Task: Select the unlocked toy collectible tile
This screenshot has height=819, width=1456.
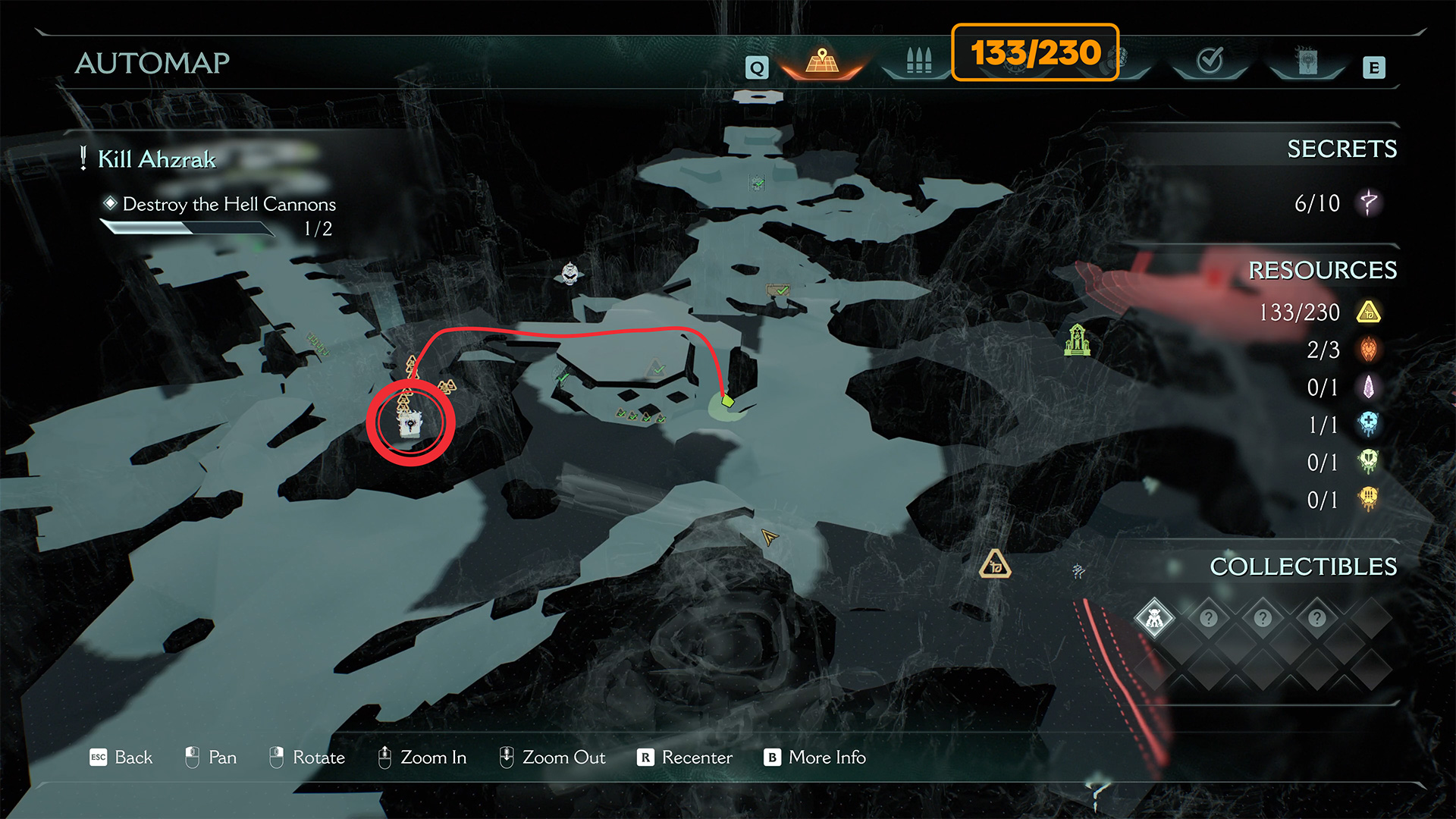Action: (1154, 618)
